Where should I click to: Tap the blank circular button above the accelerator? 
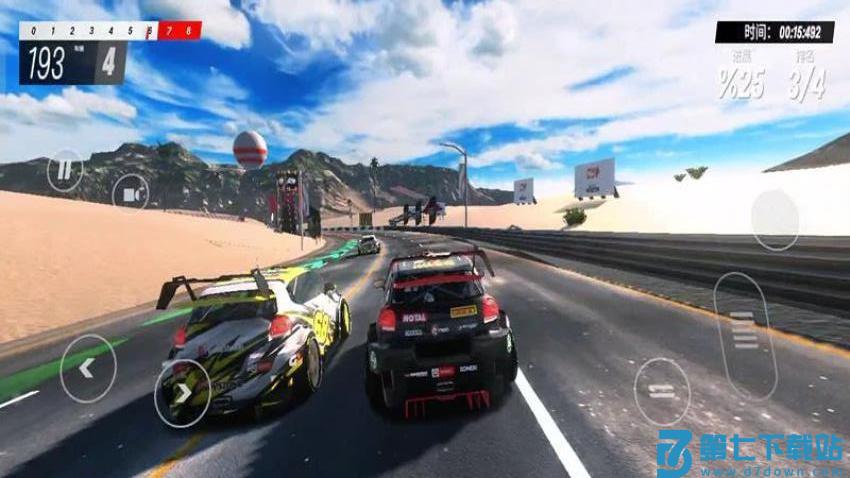point(775,219)
